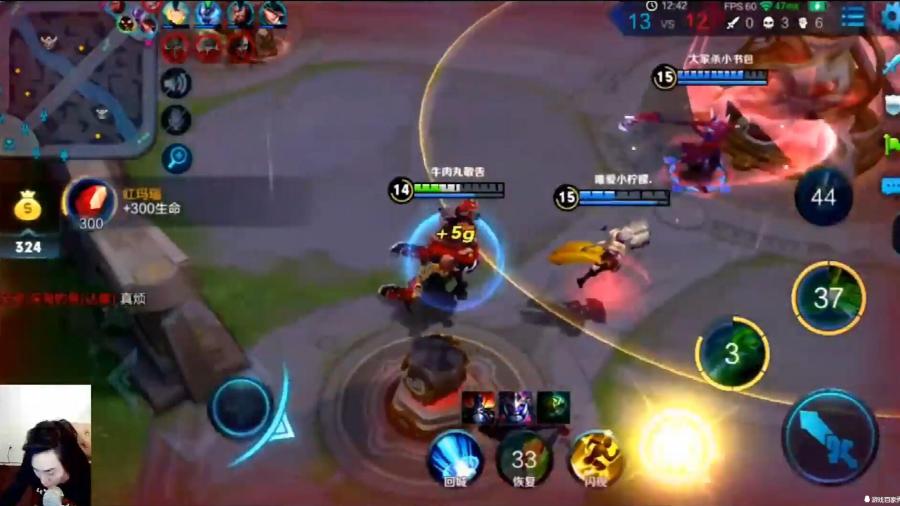
Task: Tap the virtual movement joystick
Action: pyautogui.click(x=240, y=408)
